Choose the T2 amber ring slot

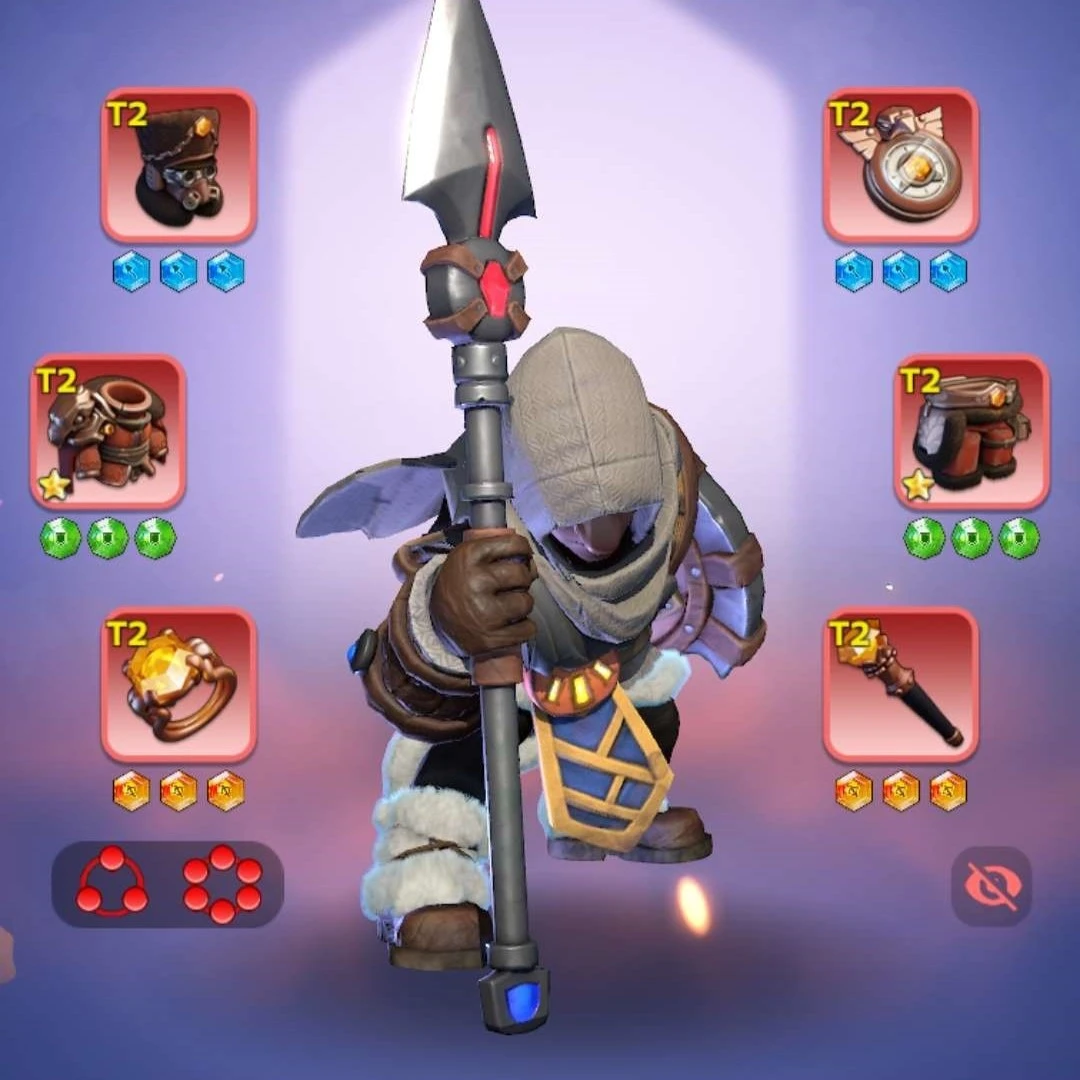pyautogui.click(x=179, y=685)
